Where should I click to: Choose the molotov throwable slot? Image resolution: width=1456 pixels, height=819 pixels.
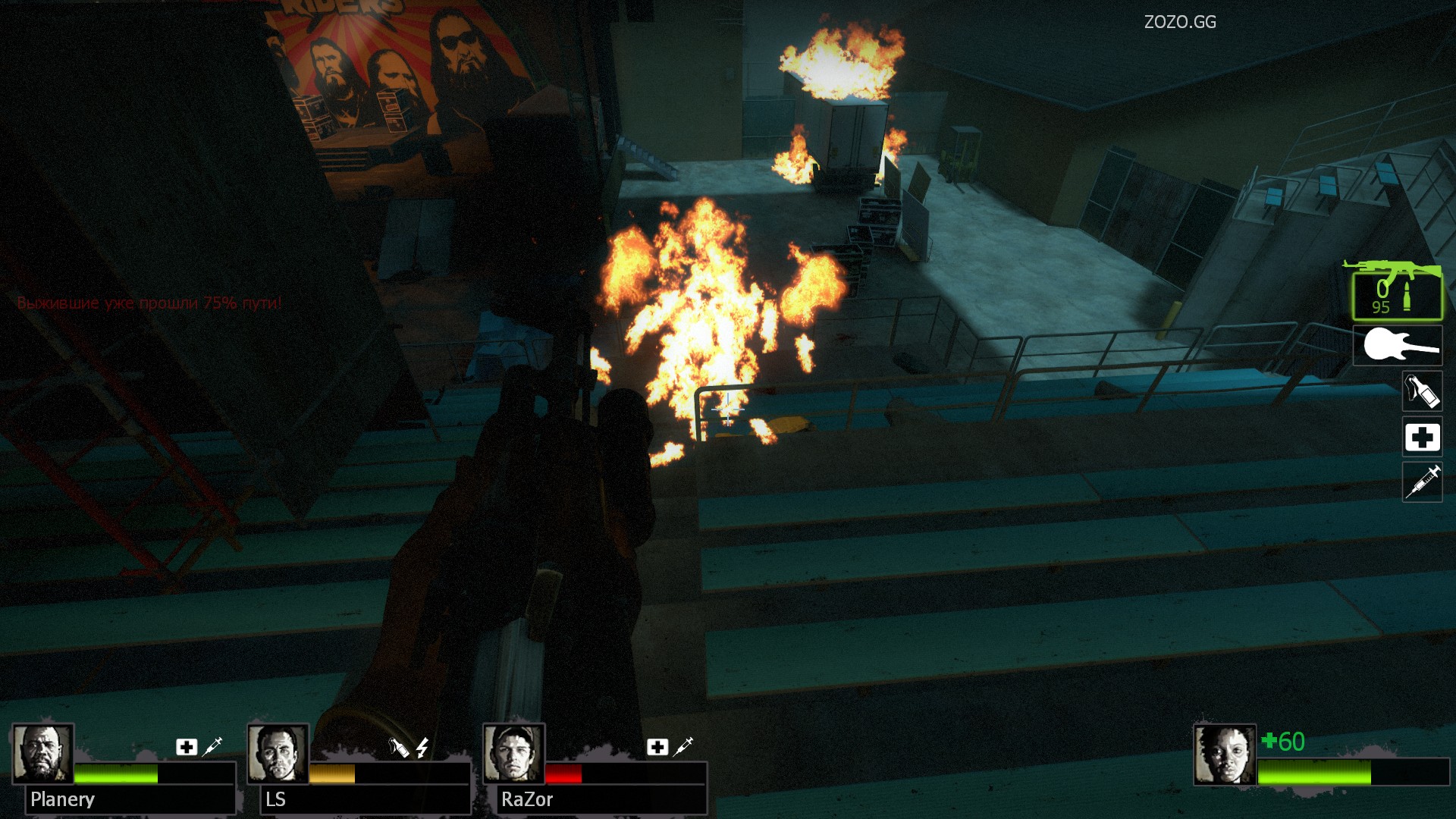1422,391
